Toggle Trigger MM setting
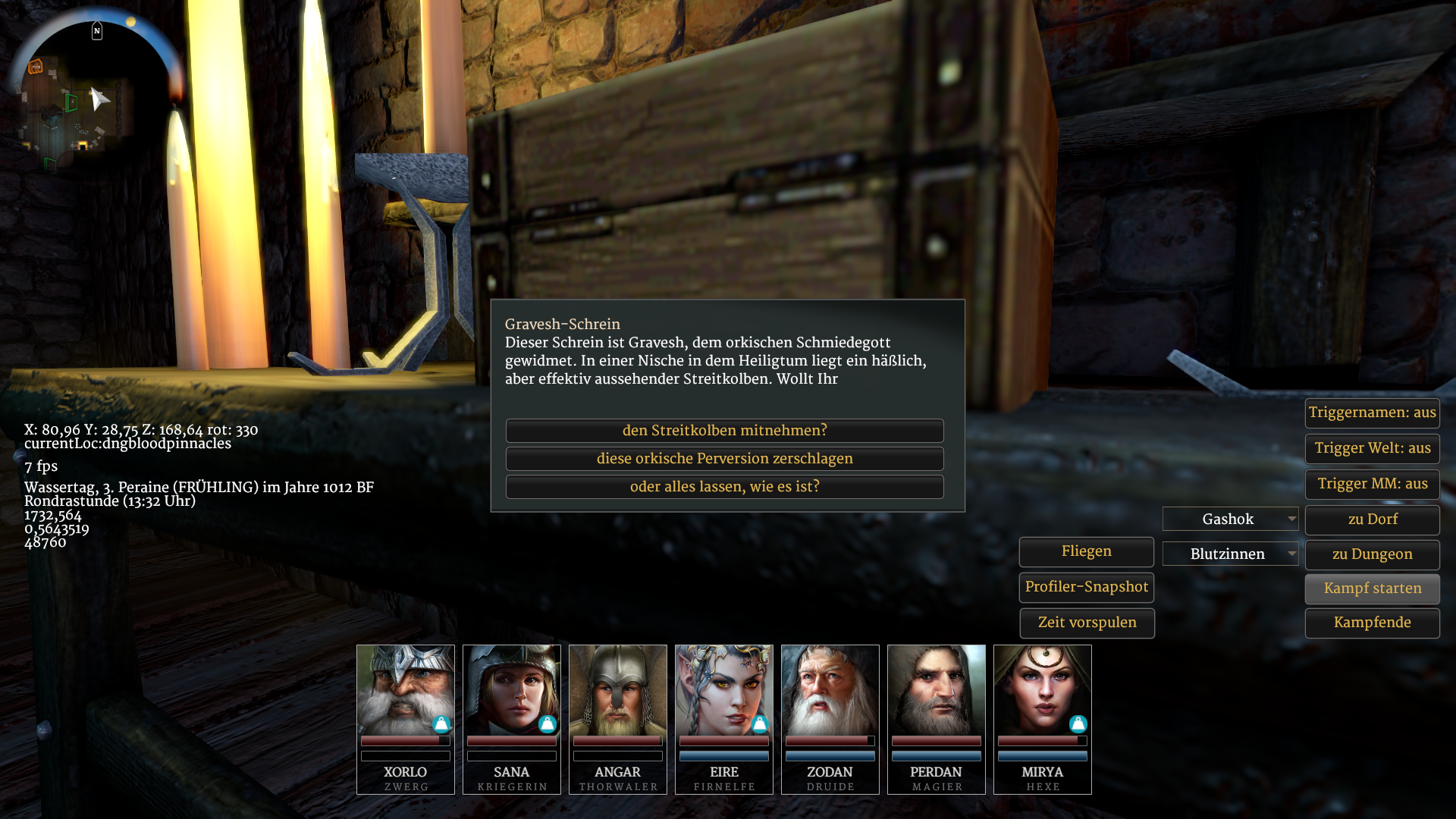This screenshot has width=1456, height=819. [x=1372, y=484]
